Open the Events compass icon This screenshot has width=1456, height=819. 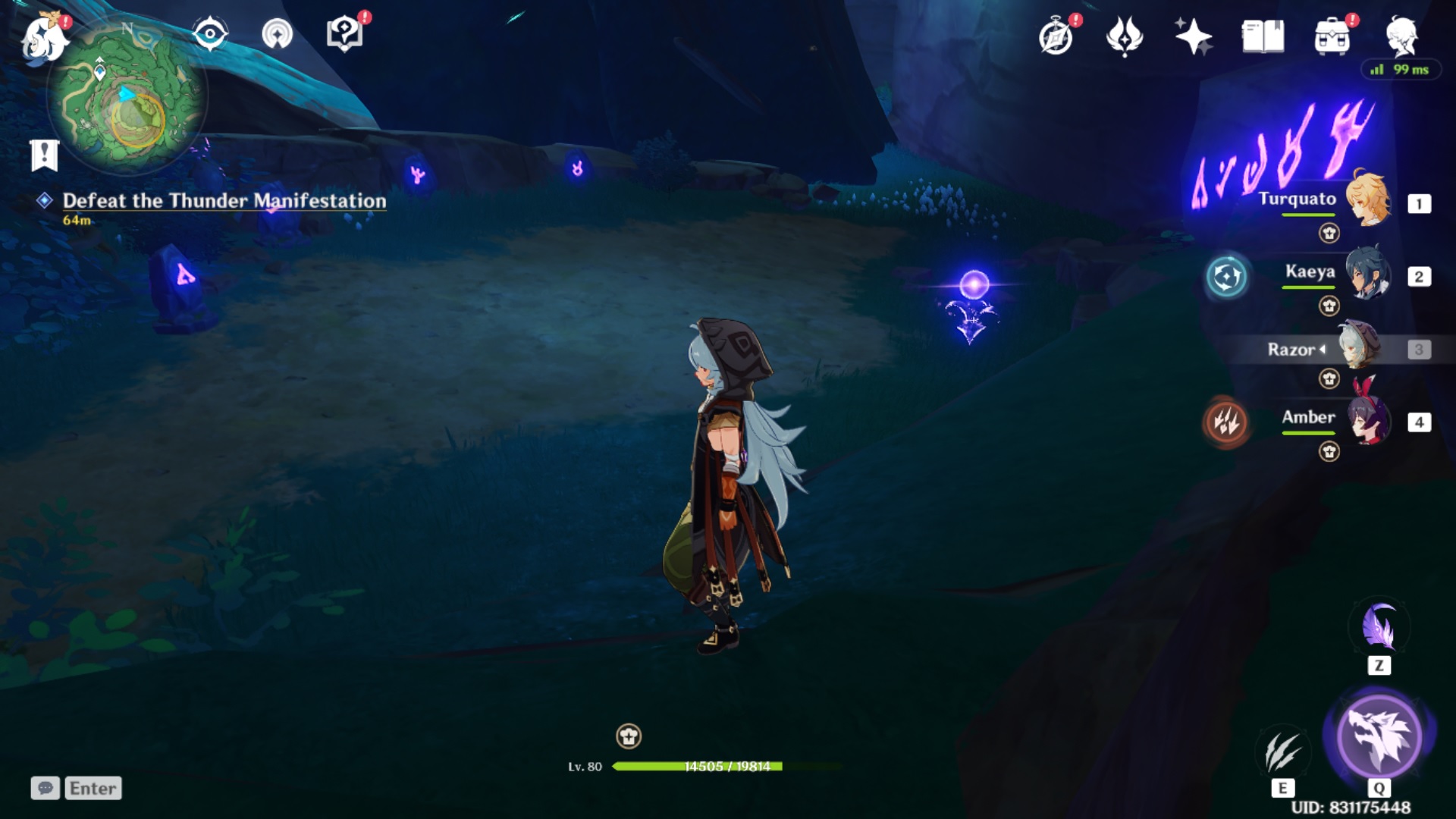[1056, 36]
